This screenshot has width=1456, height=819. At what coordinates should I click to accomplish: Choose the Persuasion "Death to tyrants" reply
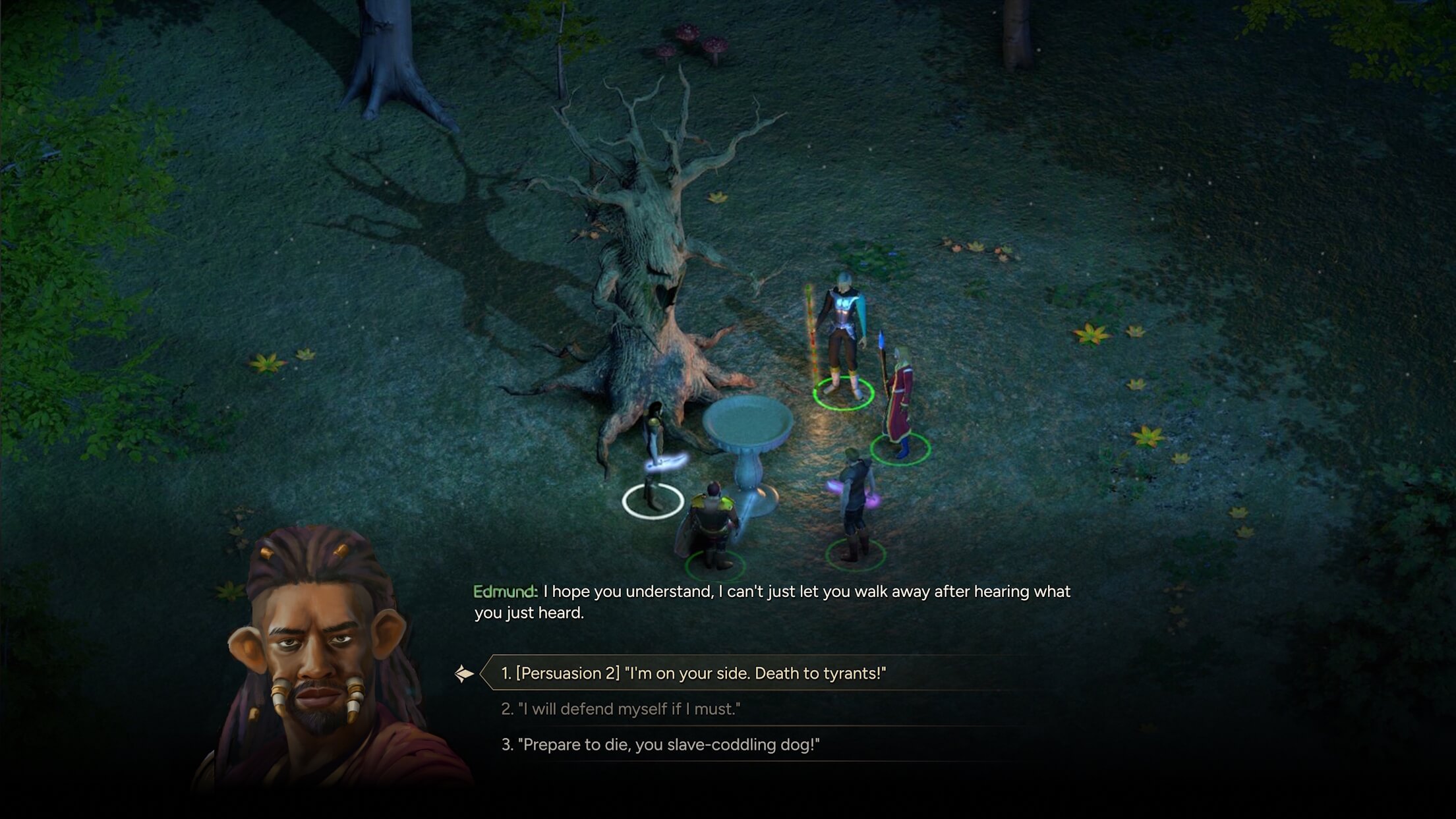[693, 673]
